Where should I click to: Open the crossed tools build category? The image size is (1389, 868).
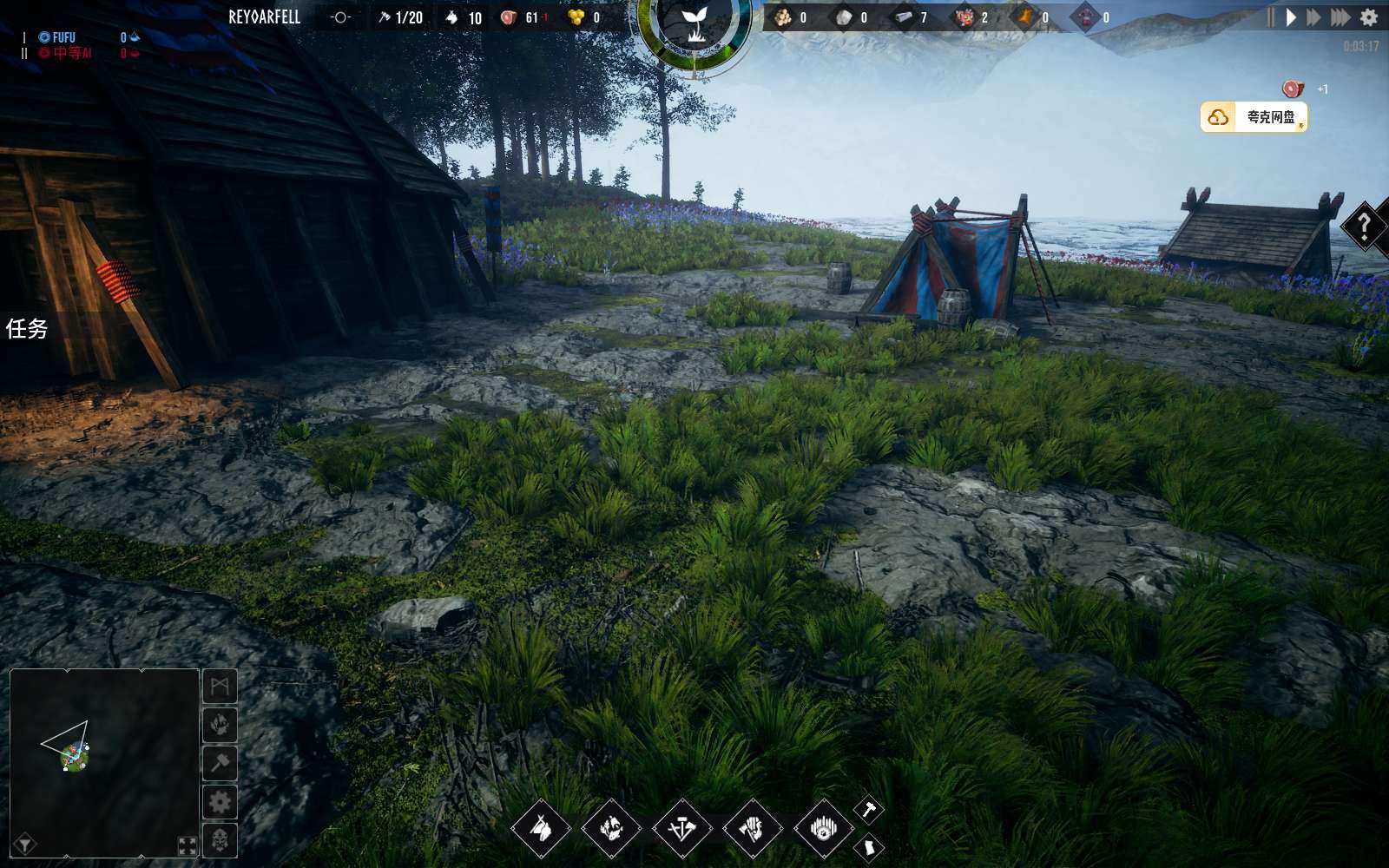click(x=681, y=828)
